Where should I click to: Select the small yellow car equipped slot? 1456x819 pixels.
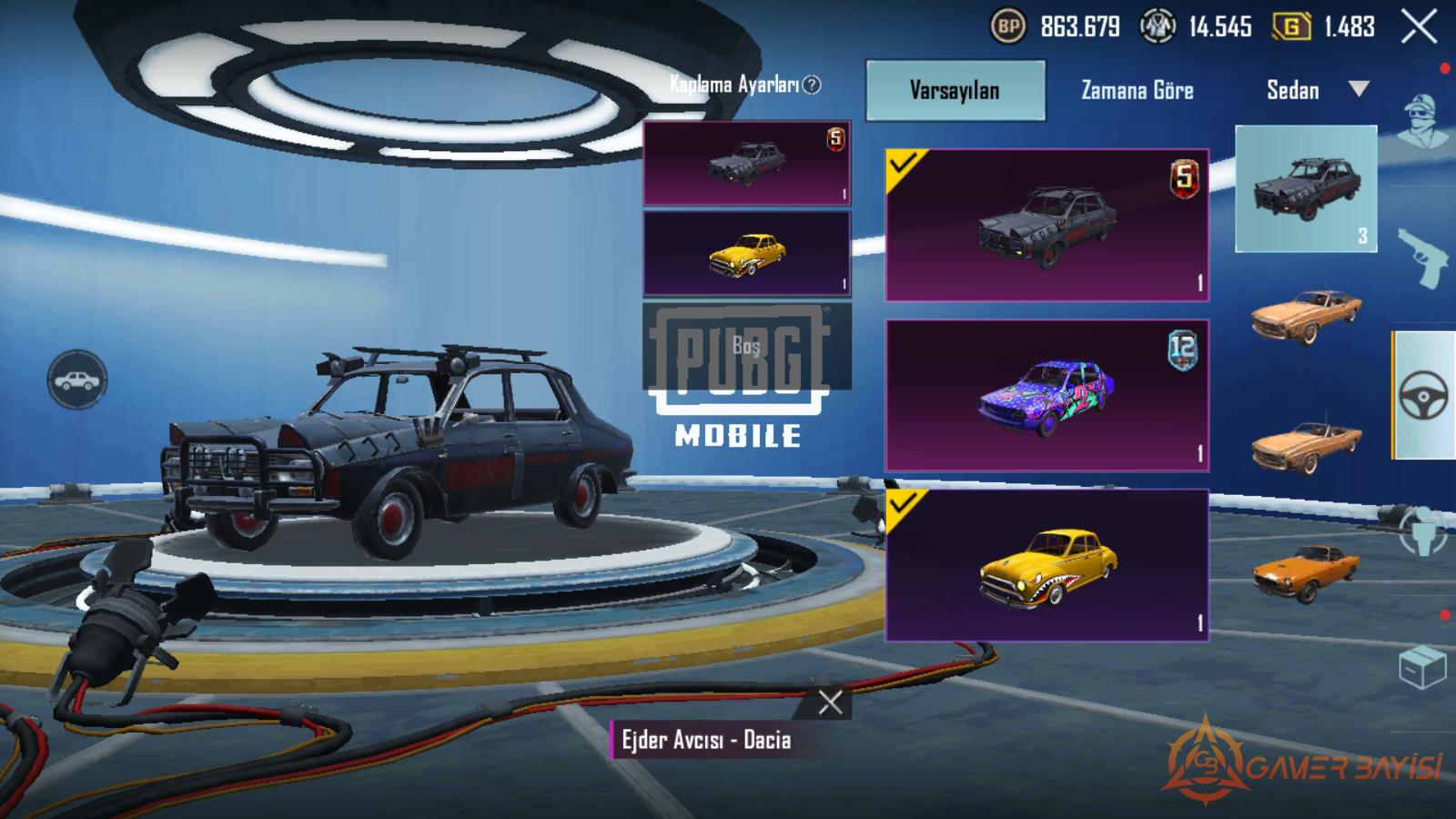(746, 254)
